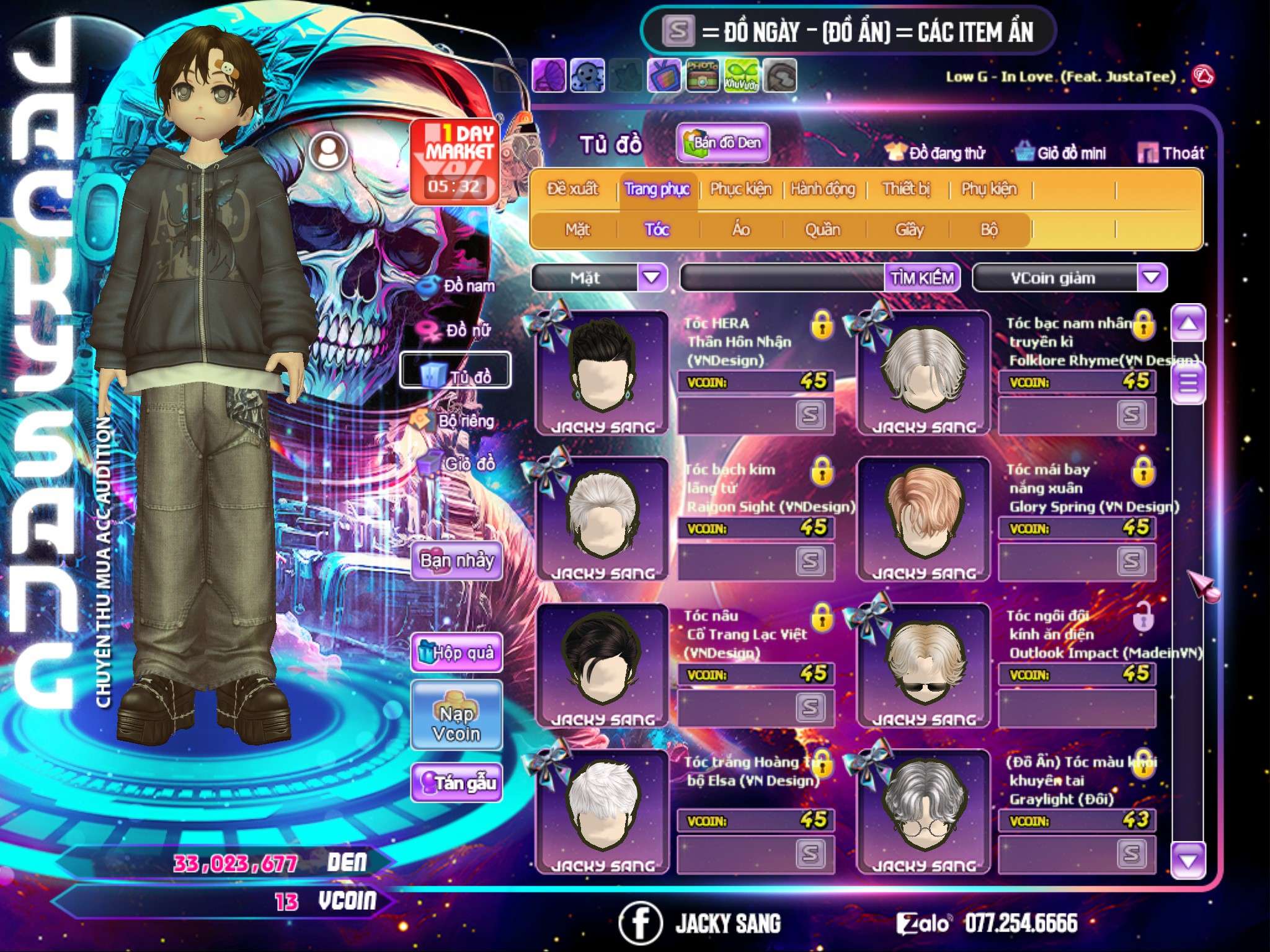Click the Tán gẫu chat button
1270x952 pixels.
point(456,783)
